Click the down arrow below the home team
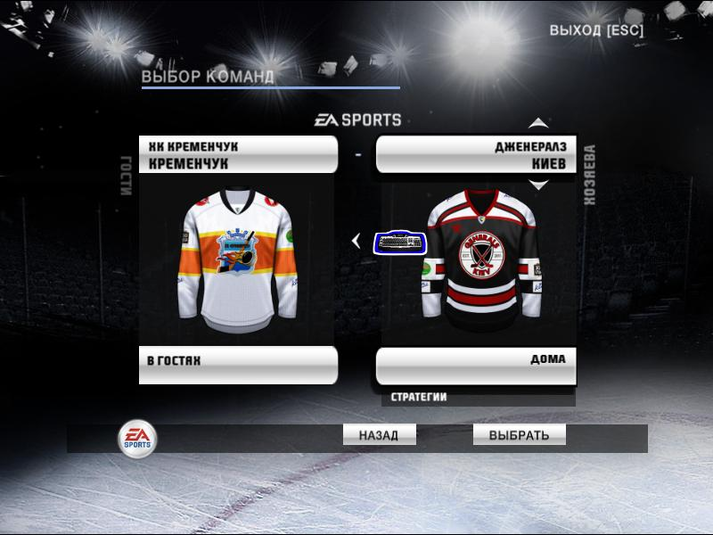This screenshot has width=713, height=535. coord(538,185)
